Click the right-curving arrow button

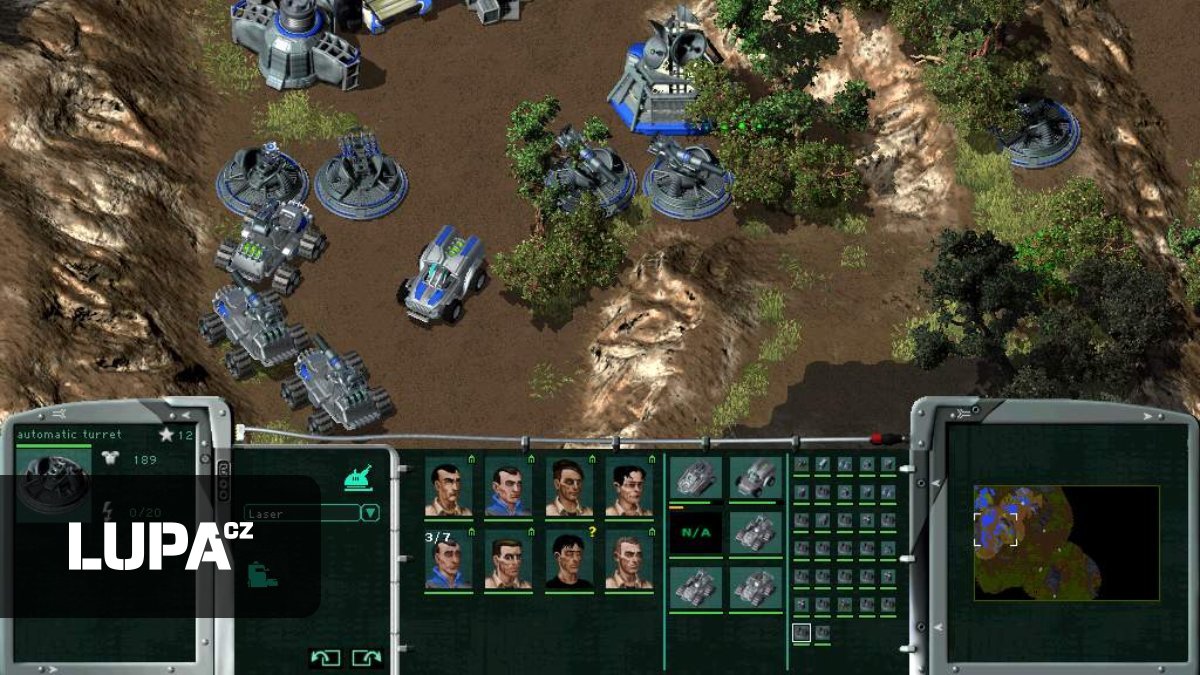[x=367, y=657]
